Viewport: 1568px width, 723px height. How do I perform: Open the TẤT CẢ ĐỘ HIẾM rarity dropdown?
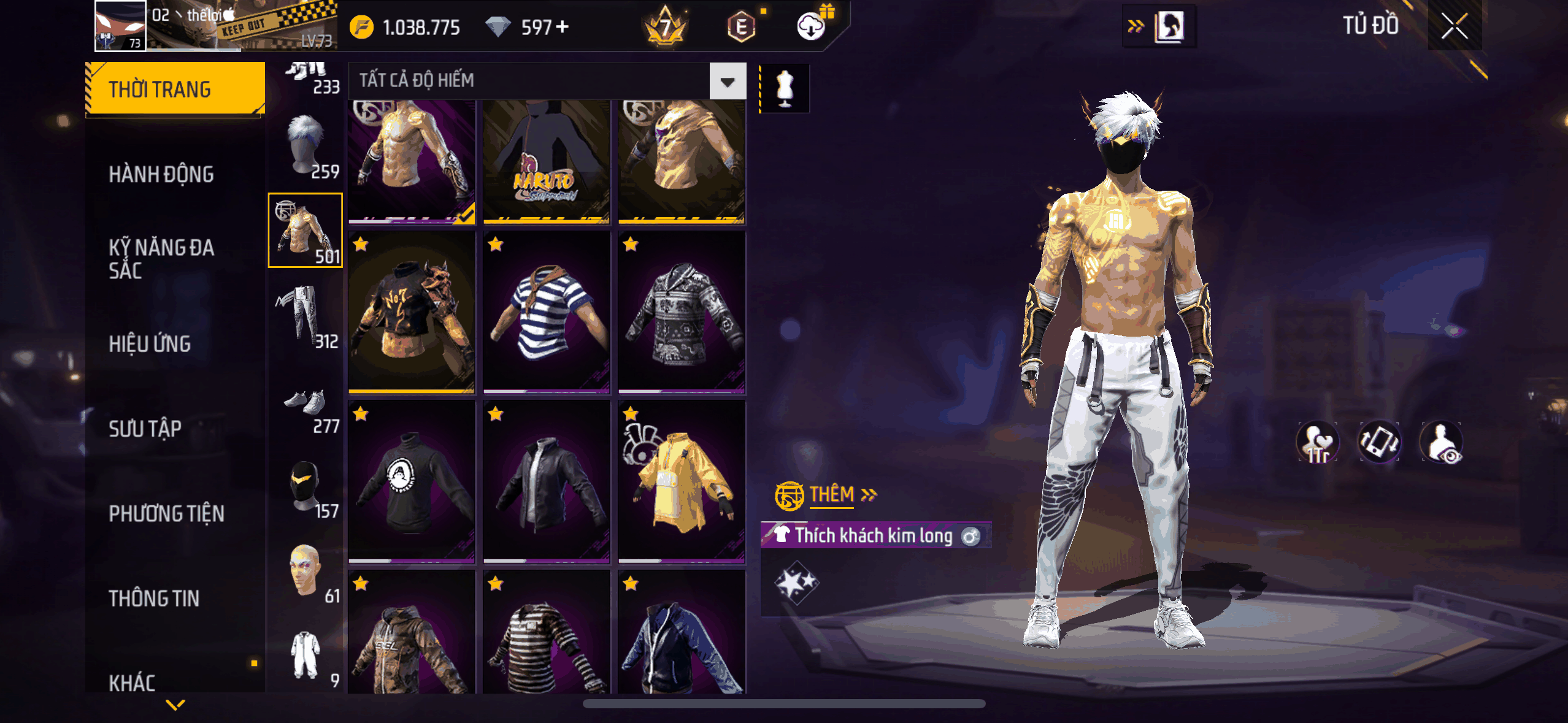tap(728, 81)
